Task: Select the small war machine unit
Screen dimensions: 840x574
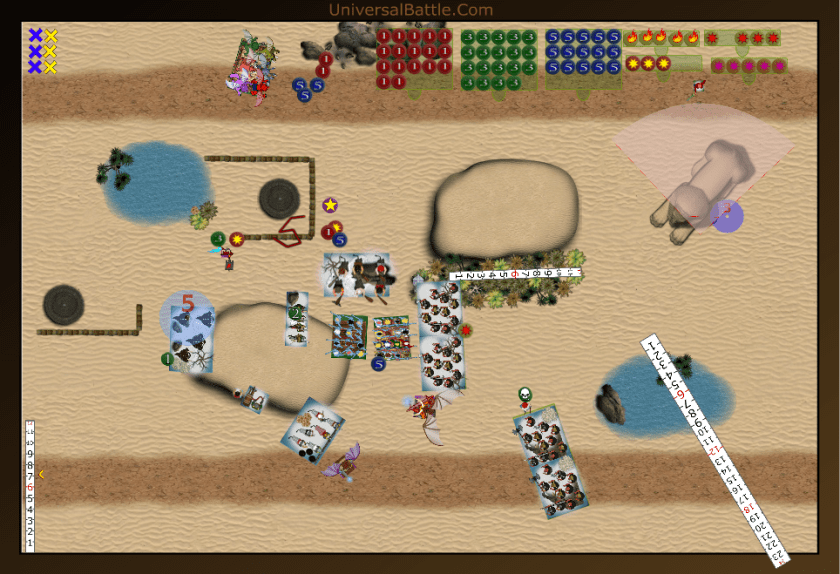Action: tap(254, 399)
